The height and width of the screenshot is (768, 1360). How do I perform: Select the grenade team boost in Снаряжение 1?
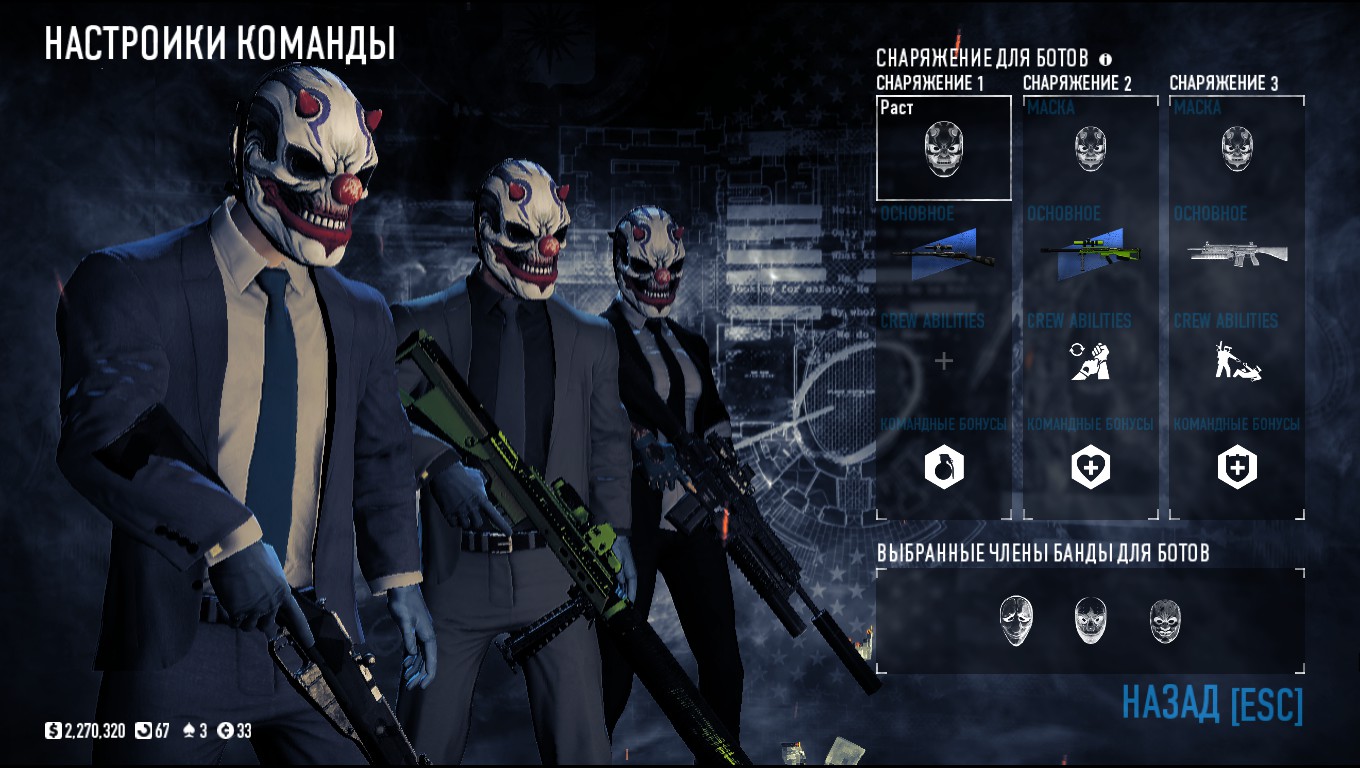point(943,467)
